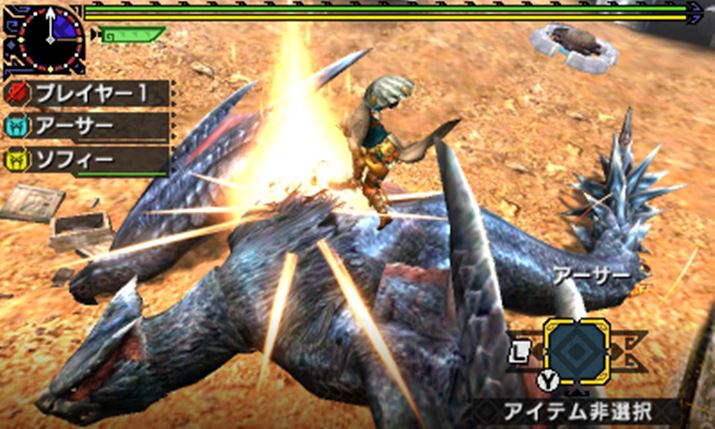This screenshot has height=429, width=715.
Task: Open the yellow-framed item selection slot
Action: pyautogui.click(x=578, y=352)
